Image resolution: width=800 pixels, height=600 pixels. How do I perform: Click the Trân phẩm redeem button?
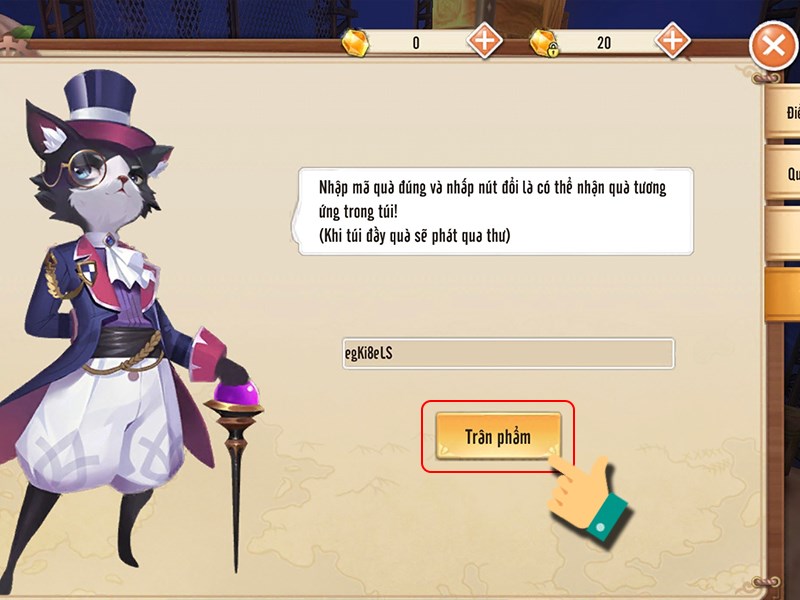click(497, 437)
